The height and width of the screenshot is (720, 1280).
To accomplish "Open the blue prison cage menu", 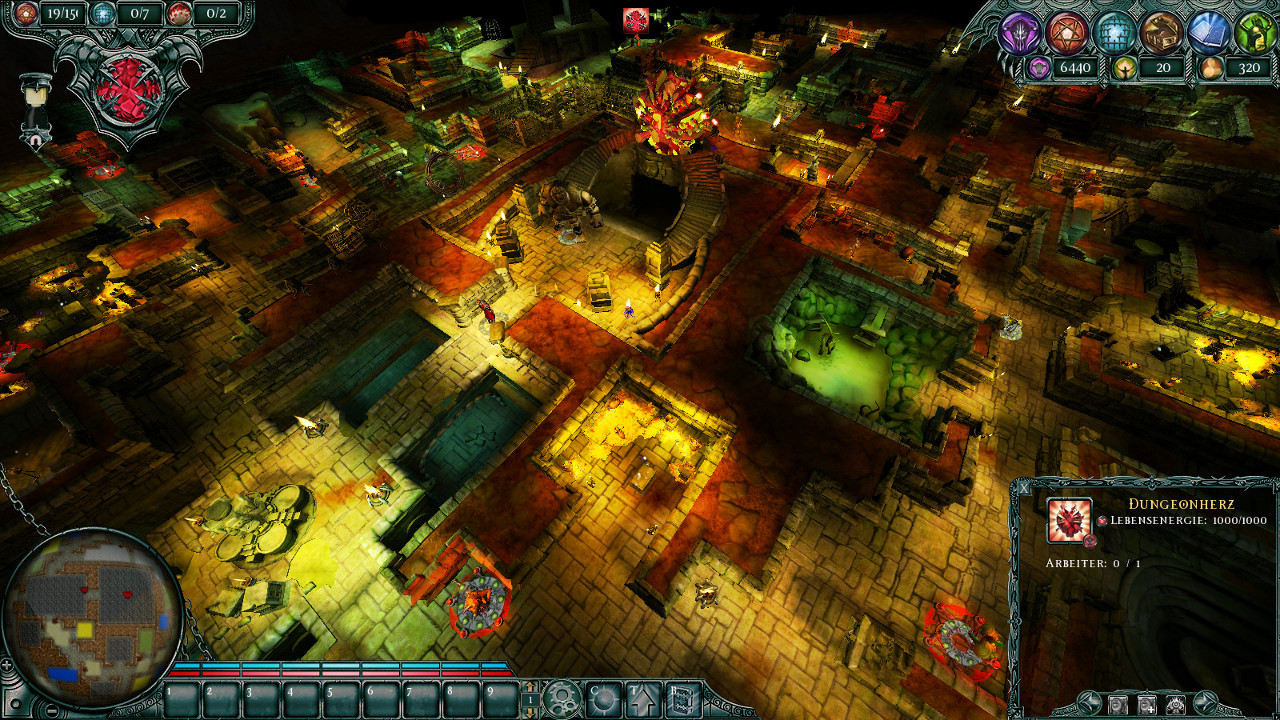I will tap(1114, 33).
